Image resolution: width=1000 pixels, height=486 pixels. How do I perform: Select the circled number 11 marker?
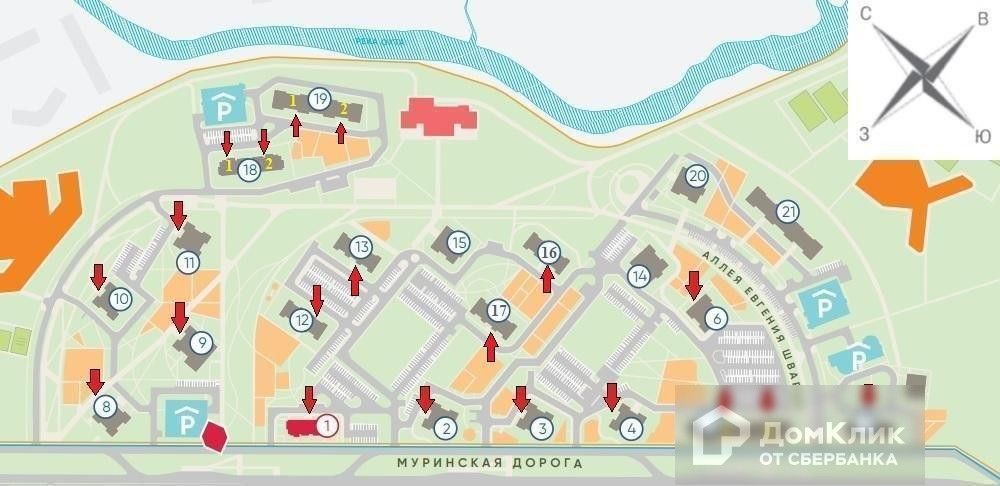pyautogui.click(x=187, y=262)
